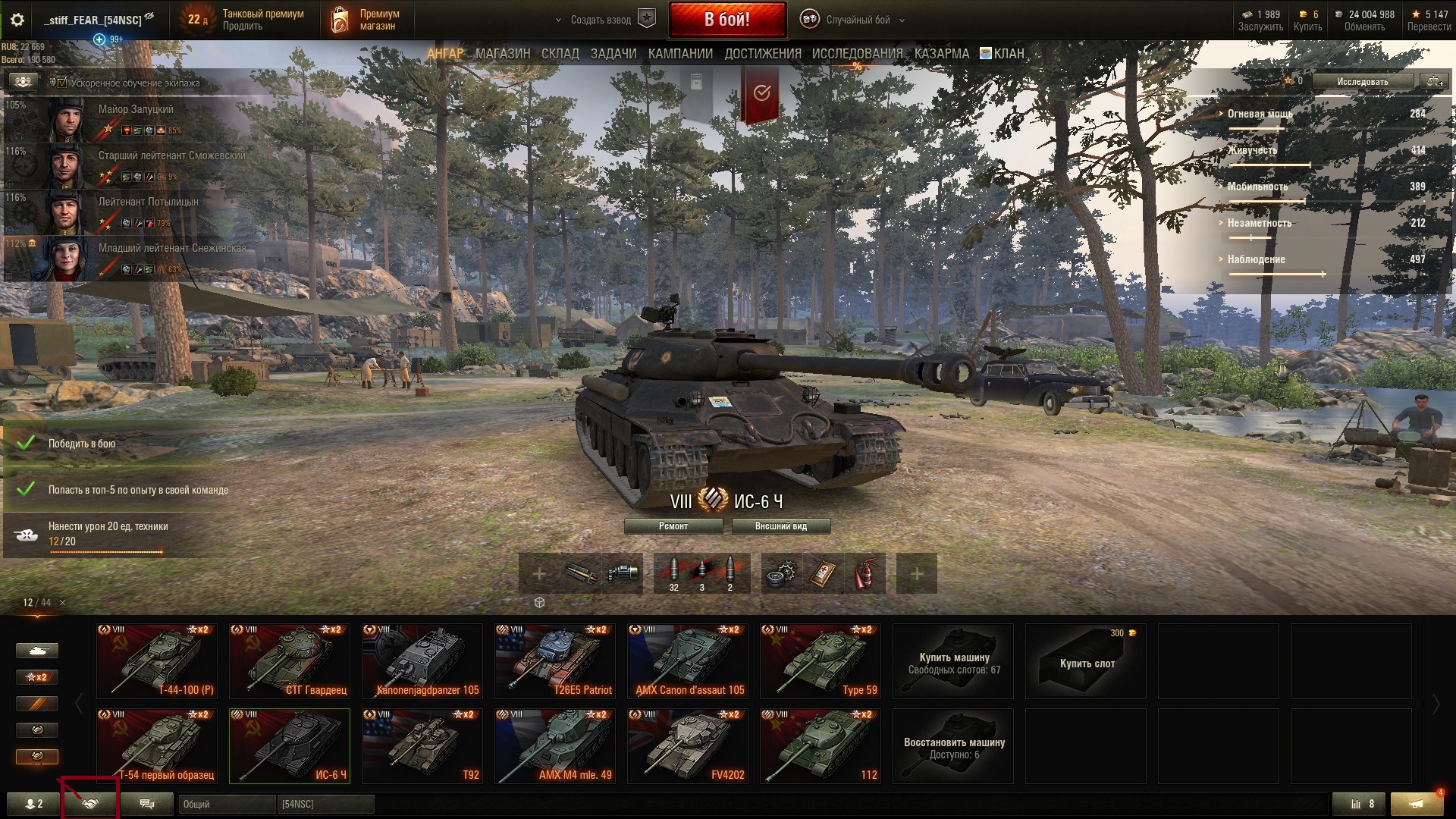1456x819 pixels.
Task: Click the Исследовать button
Action: [1362, 82]
